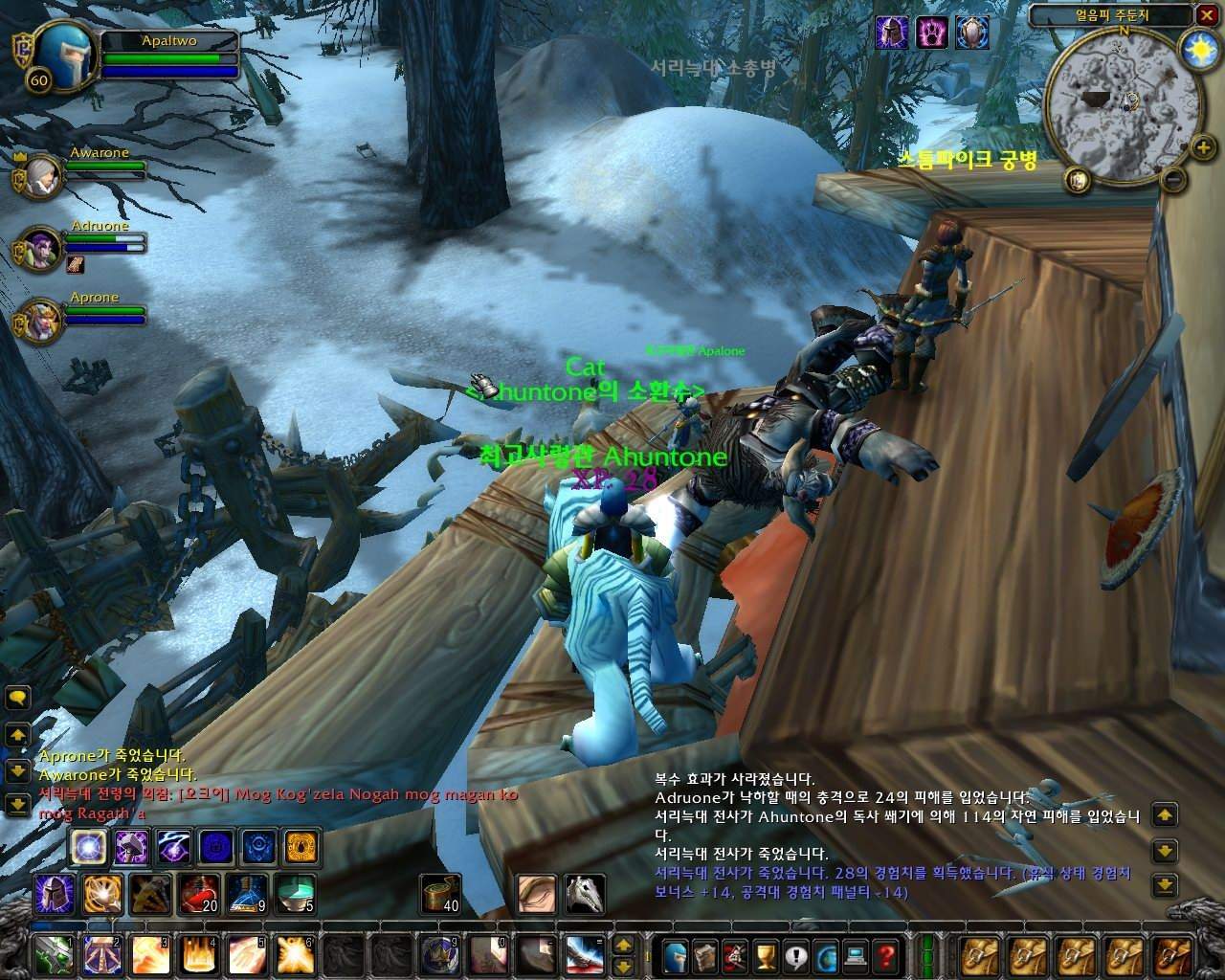Use the red potion with 20 charges

(196, 893)
